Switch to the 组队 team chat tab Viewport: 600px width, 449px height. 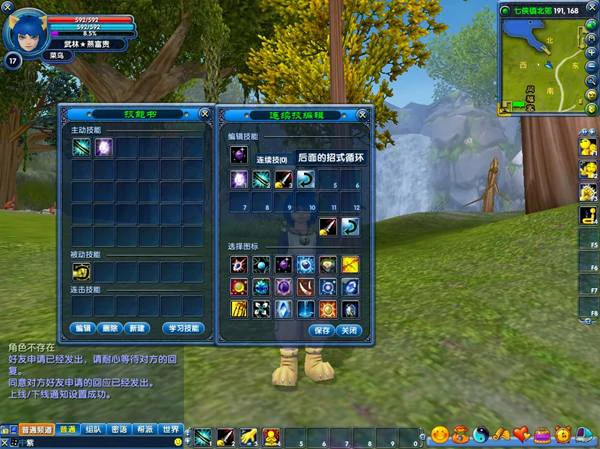pos(94,429)
